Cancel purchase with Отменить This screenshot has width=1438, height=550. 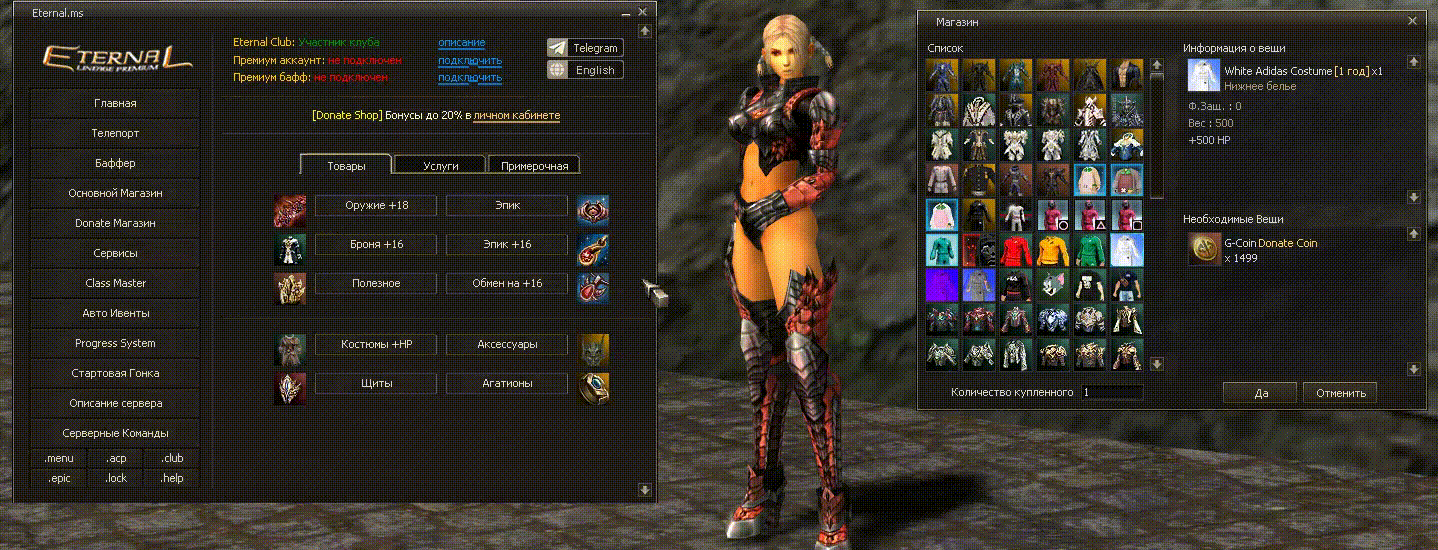tap(1340, 393)
